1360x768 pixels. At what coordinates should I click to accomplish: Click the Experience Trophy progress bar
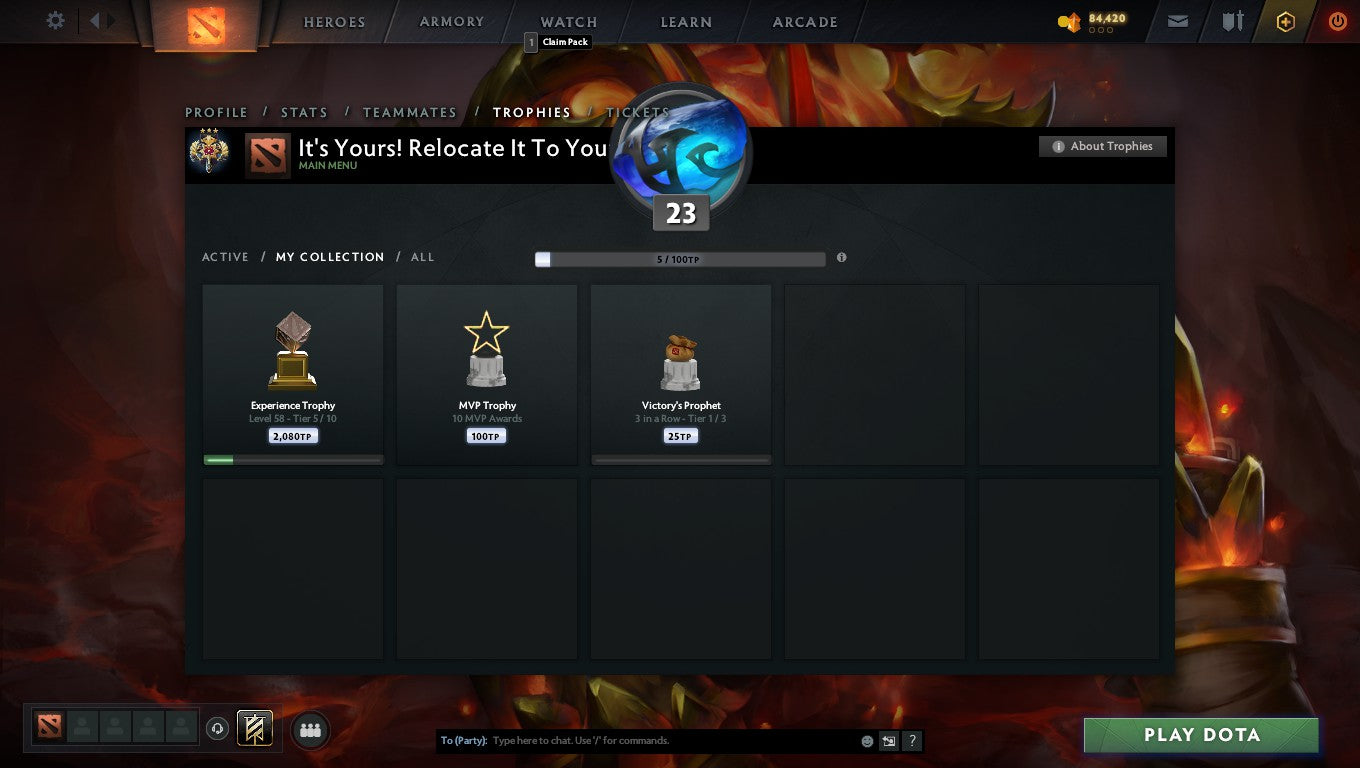click(292, 460)
